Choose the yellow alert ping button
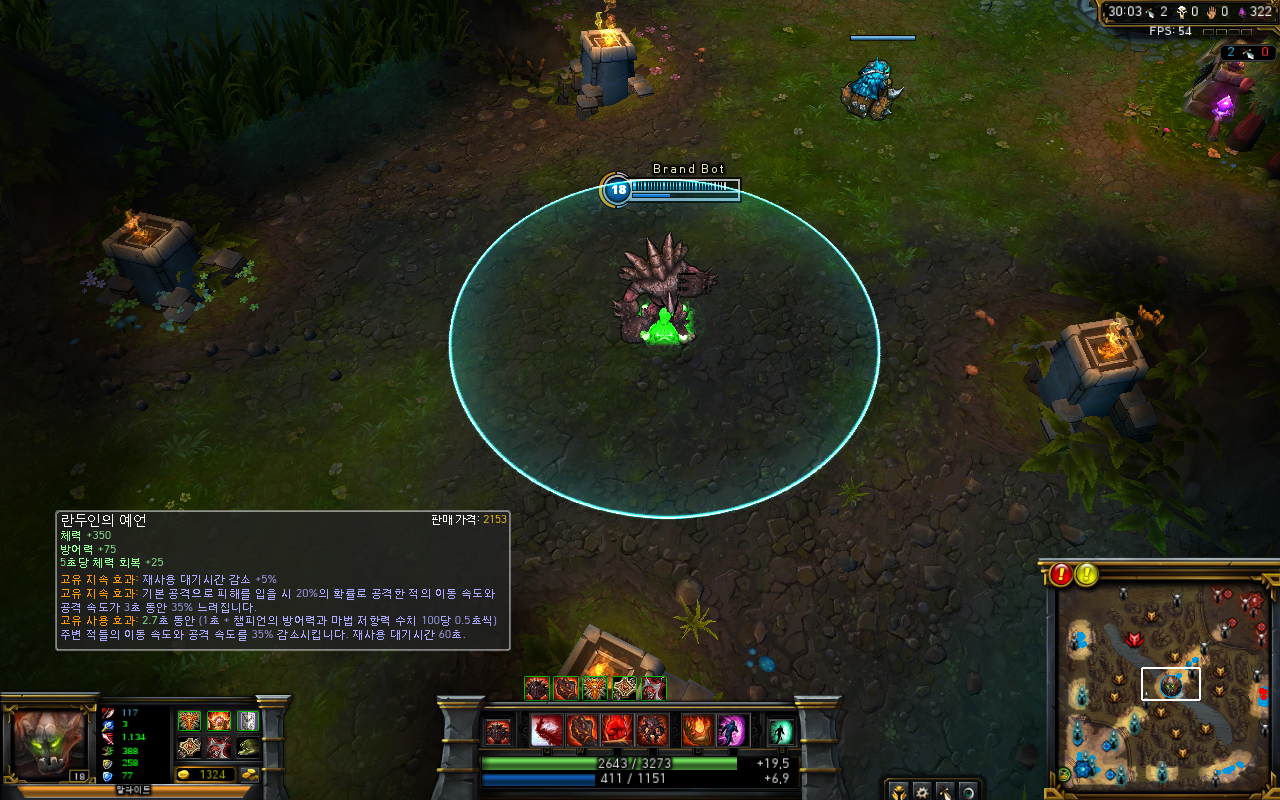Viewport: 1280px width, 800px height. point(1087,574)
